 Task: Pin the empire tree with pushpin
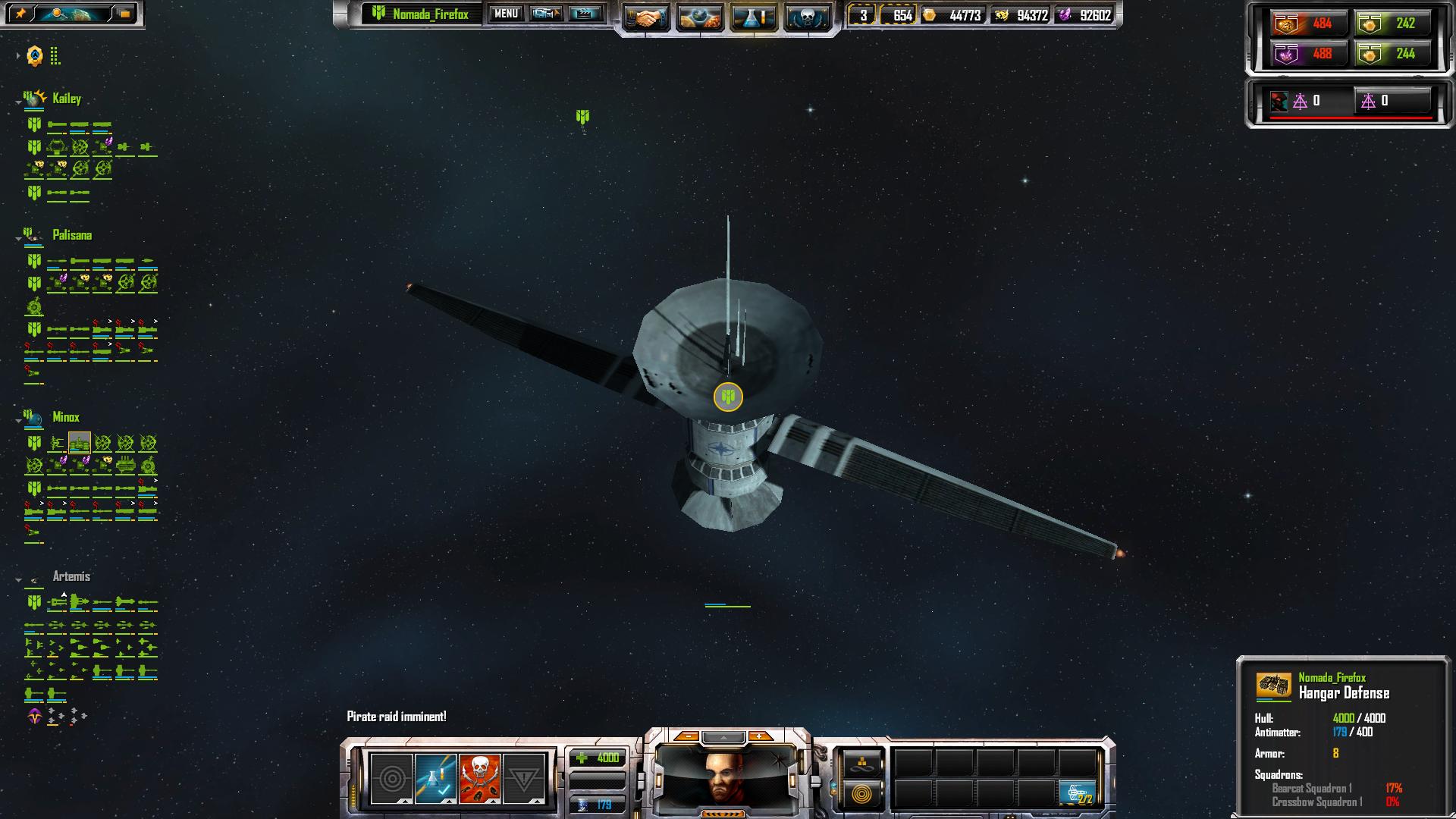[x=20, y=14]
